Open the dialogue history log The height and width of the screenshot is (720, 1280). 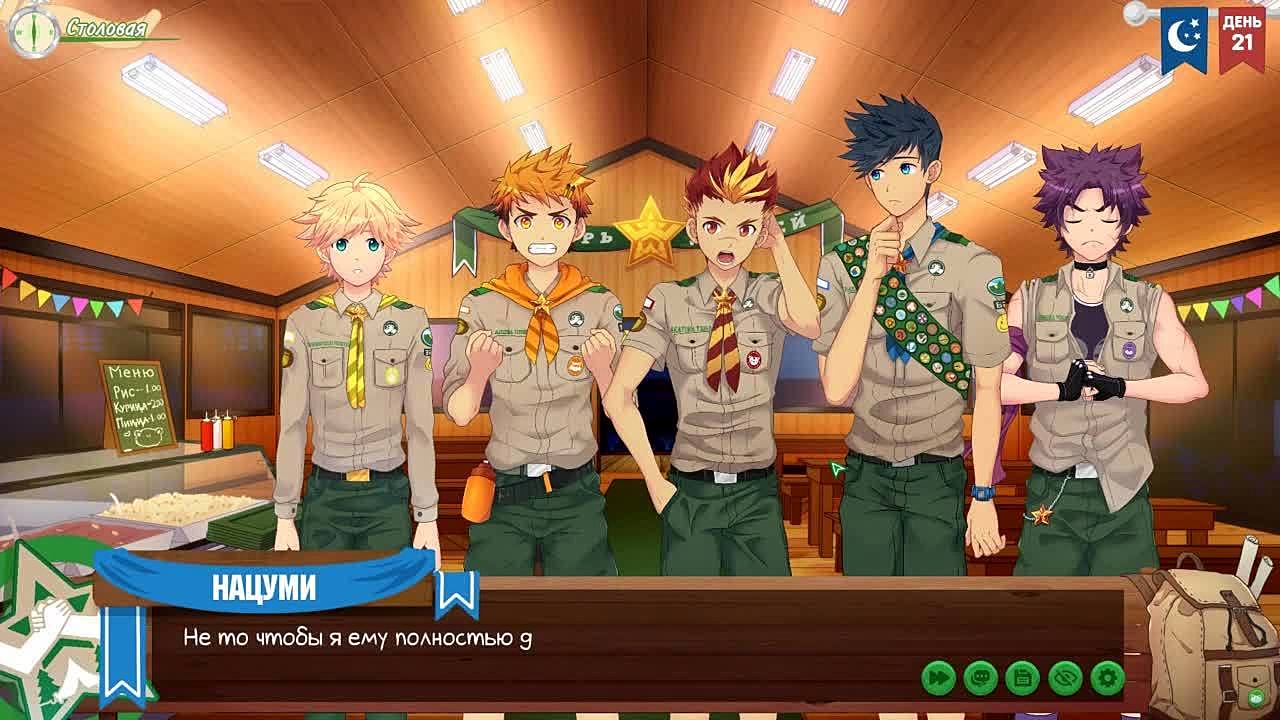click(x=980, y=678)
